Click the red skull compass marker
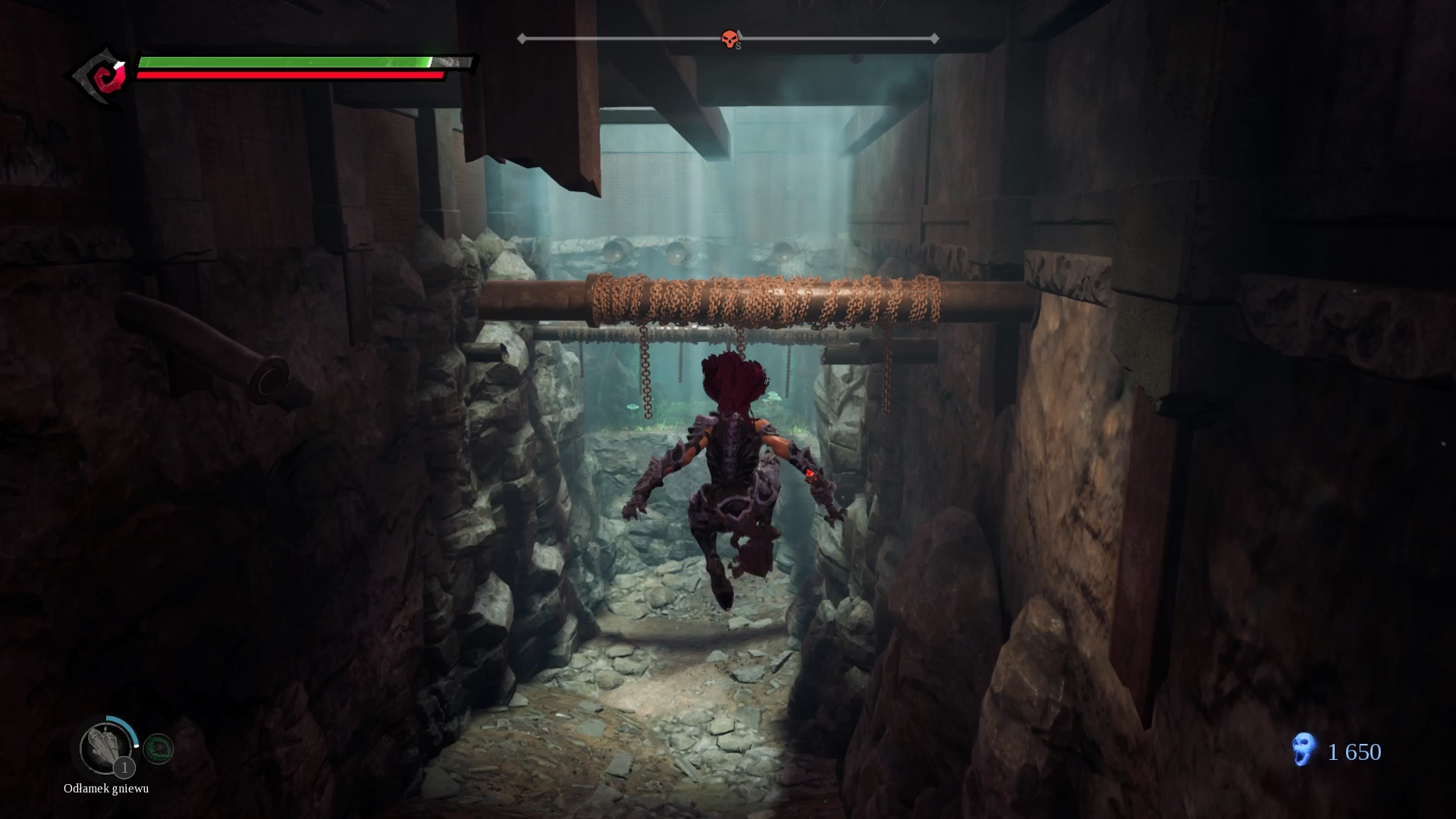The width and height of the screenshot is (1456, 819). click(x=730, y=39)
